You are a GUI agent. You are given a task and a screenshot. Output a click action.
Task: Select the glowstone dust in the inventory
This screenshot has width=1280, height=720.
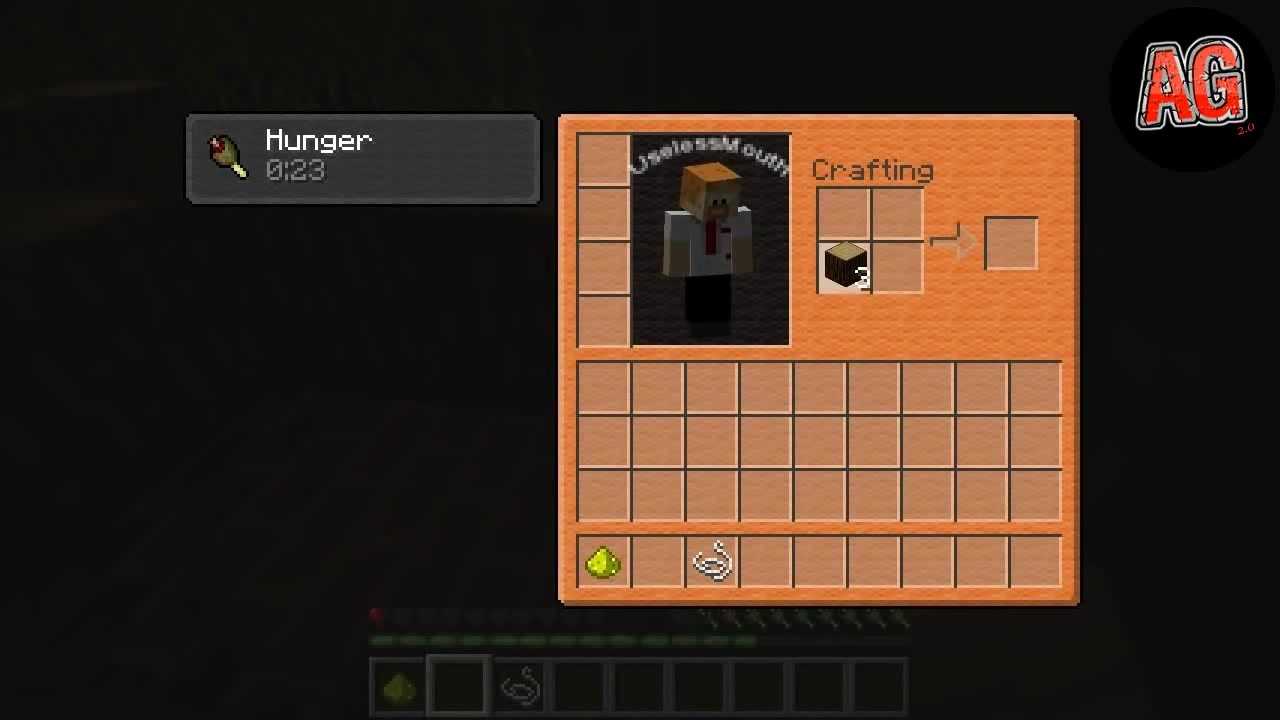coord(603,562)
